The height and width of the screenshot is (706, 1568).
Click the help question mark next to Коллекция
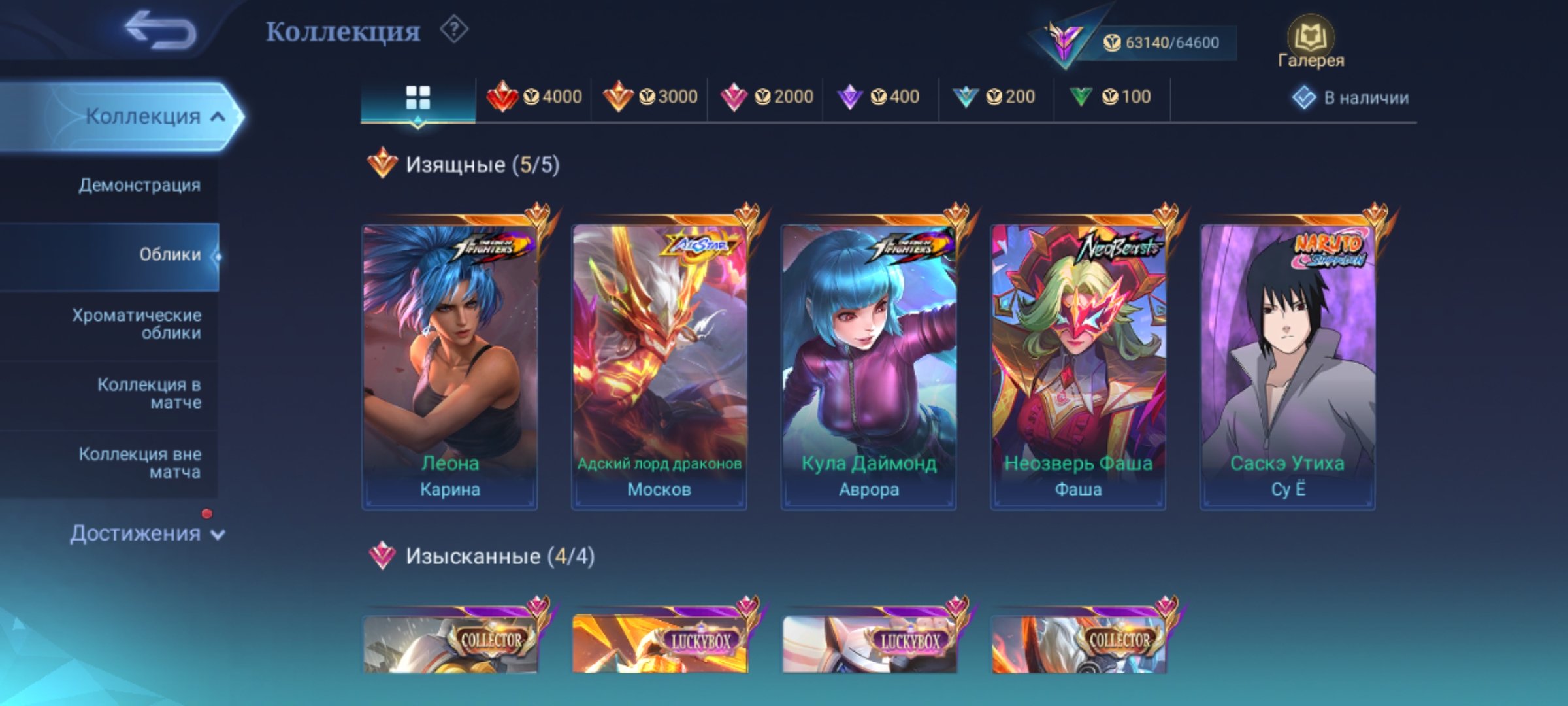point(455,30)
